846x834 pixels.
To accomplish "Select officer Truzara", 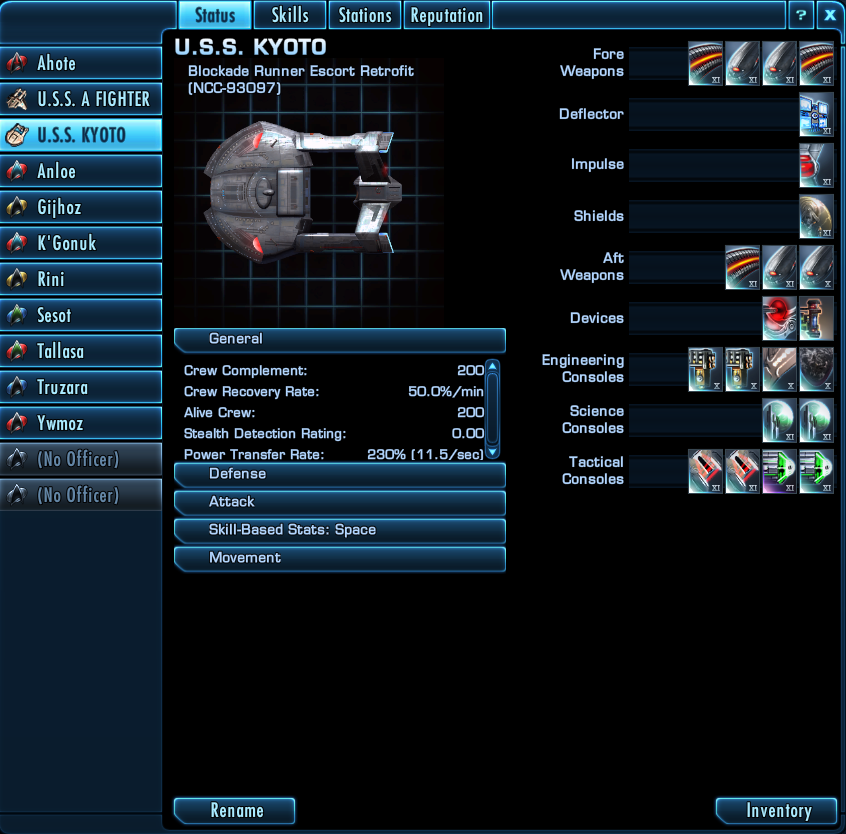I will [81, 387].
